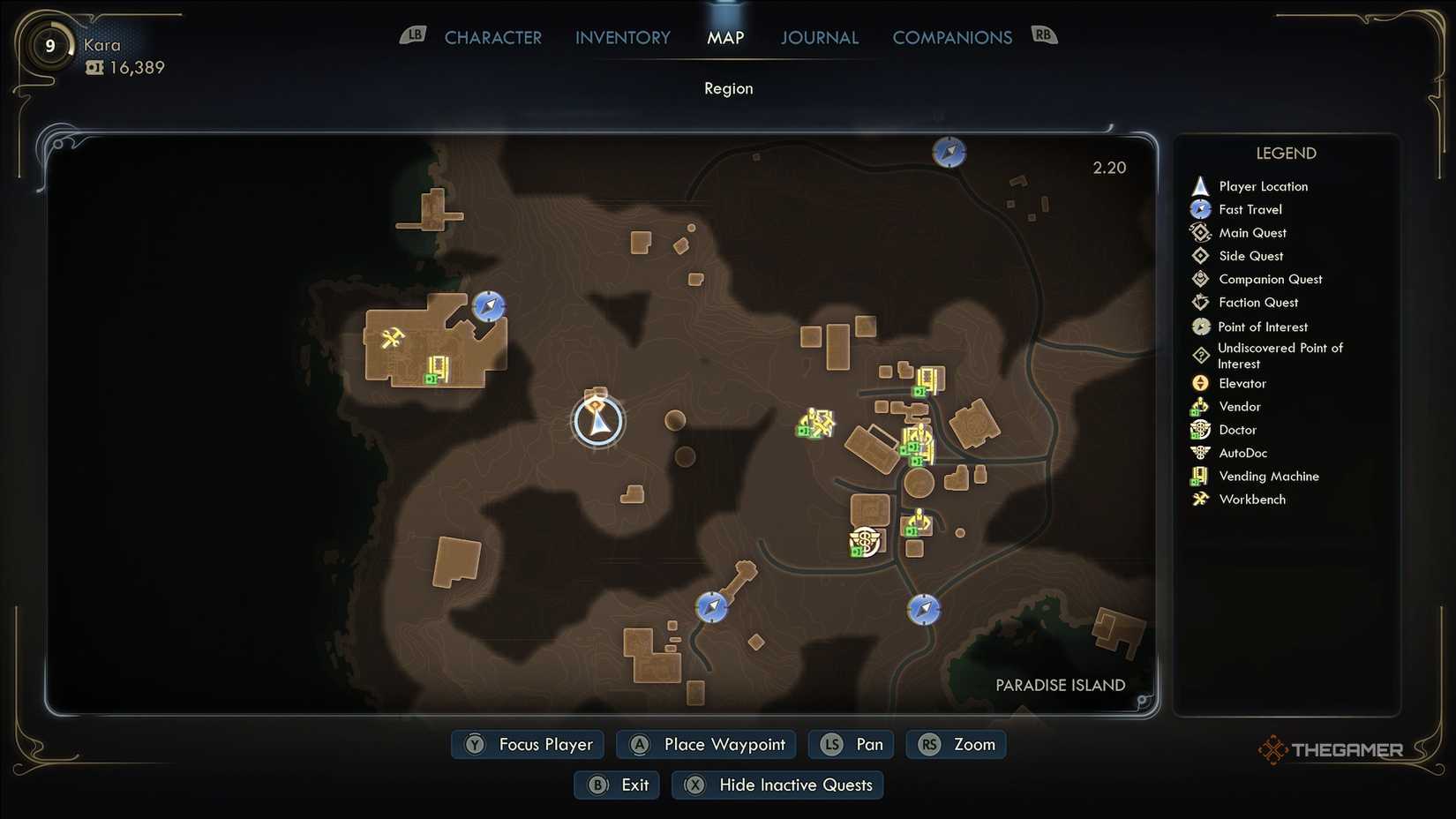Switch to the Inventory tab
Viewport: 1456px width, 819px height.
click(622, 37)
